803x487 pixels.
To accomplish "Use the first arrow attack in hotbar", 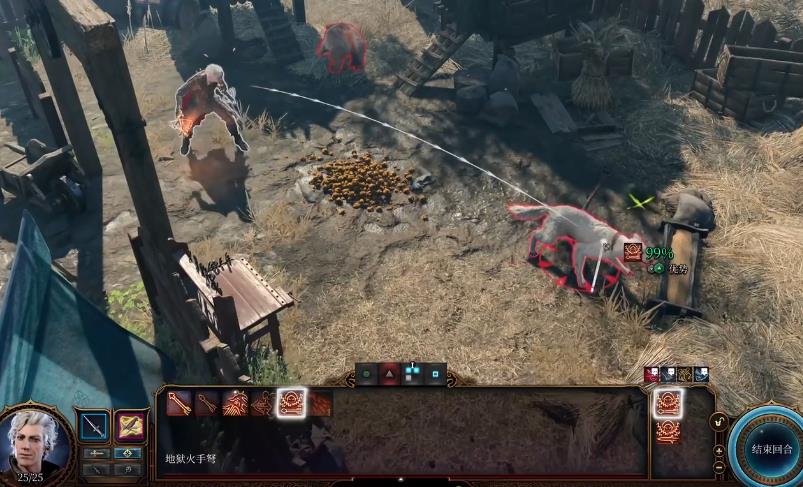I will pos(180,403).
